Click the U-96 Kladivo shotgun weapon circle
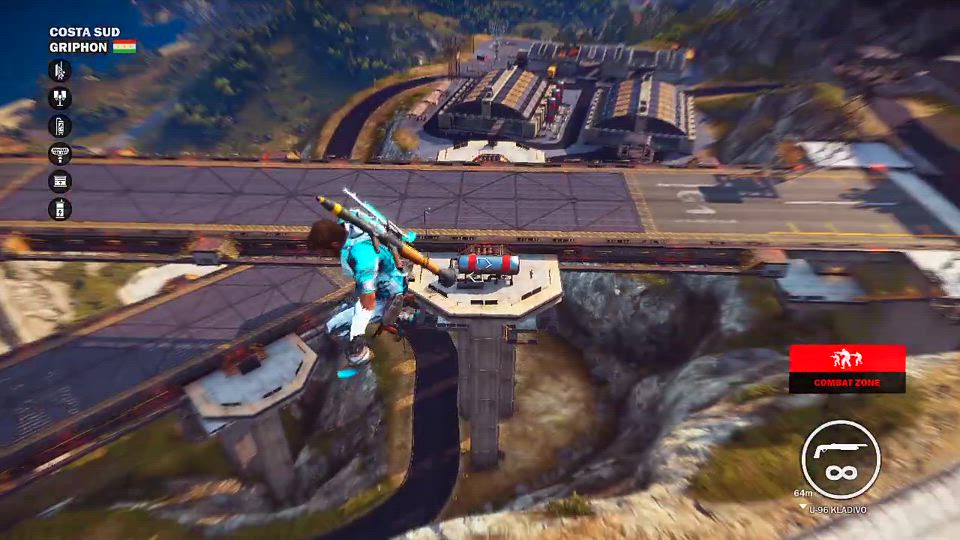The width and height of the screenshot is (960, 540). pos(841,459)
